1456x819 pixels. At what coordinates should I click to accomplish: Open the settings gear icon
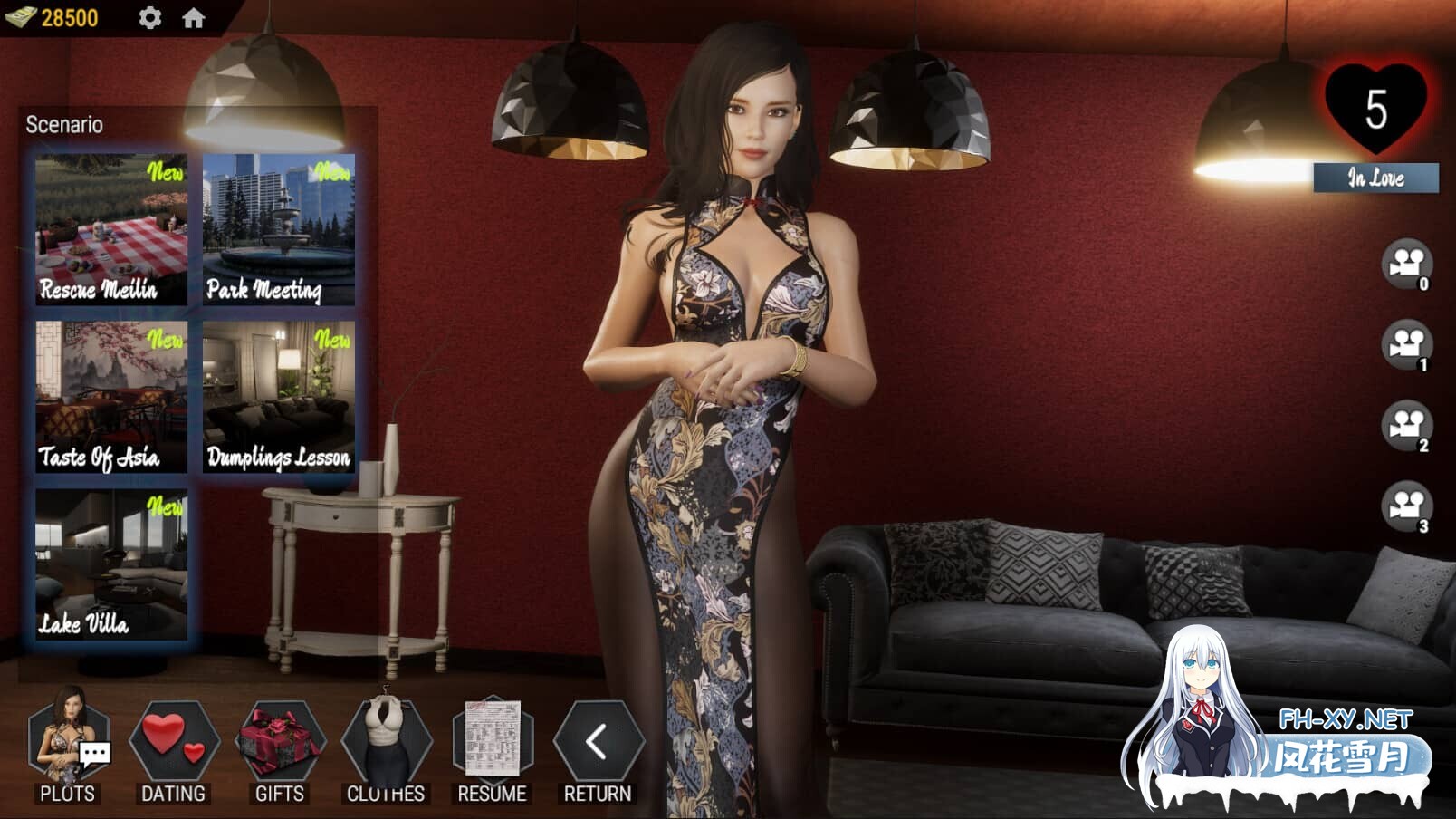click(x=150, y=14)
